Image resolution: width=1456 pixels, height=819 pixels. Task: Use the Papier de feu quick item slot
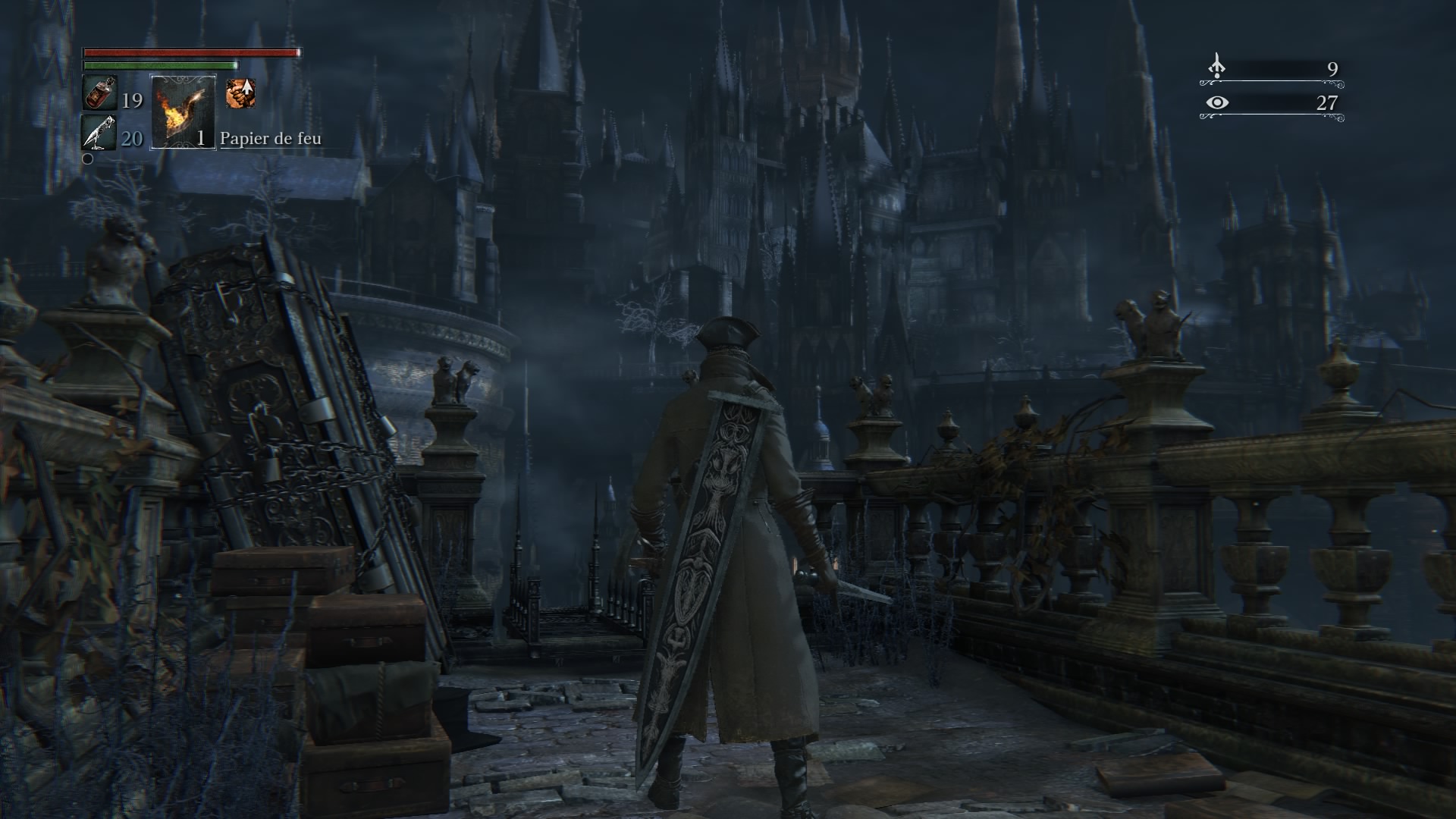point(183,112)
